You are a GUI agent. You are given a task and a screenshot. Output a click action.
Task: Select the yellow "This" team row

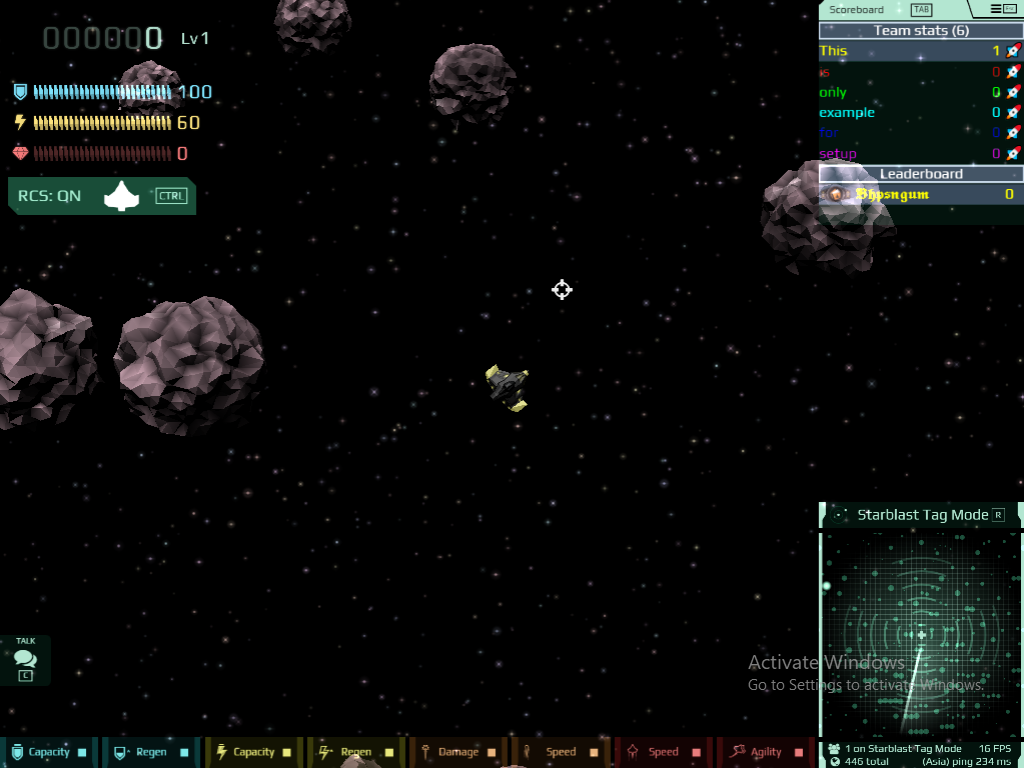click(920, 51)
